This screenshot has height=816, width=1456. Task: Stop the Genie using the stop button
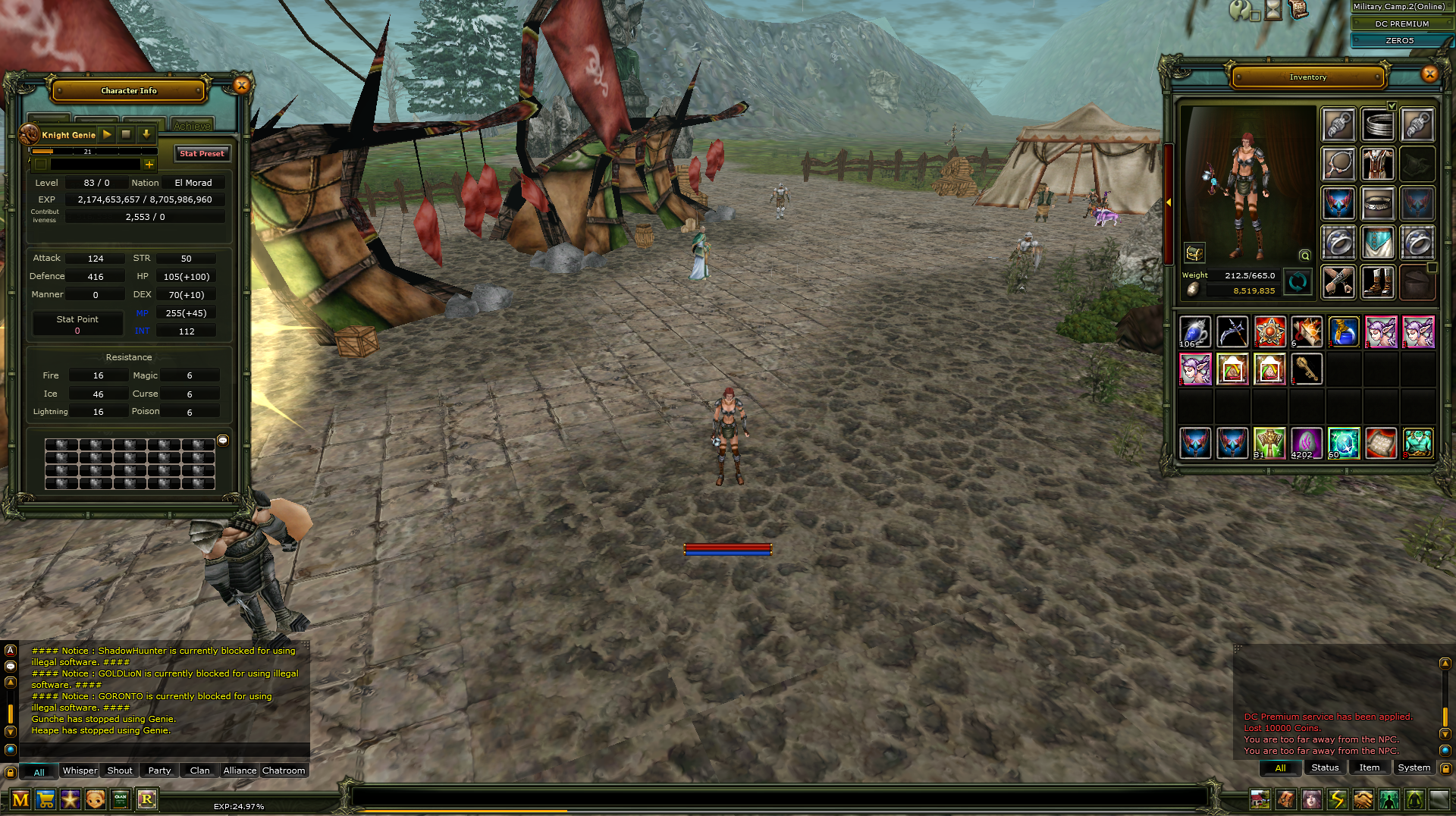coord(126,135)
